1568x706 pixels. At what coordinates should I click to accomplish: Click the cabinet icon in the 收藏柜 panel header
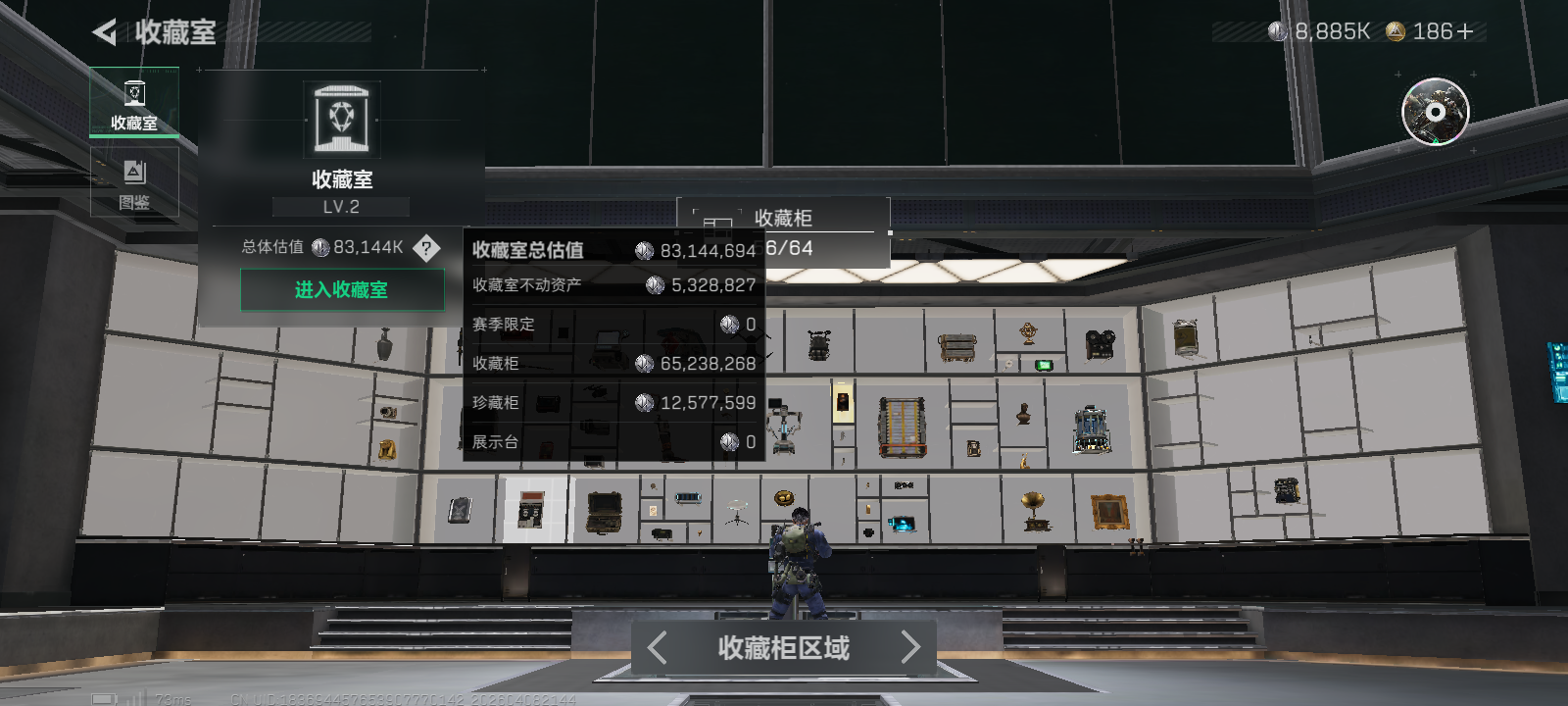pyautogui.click(x=716, y=219)
